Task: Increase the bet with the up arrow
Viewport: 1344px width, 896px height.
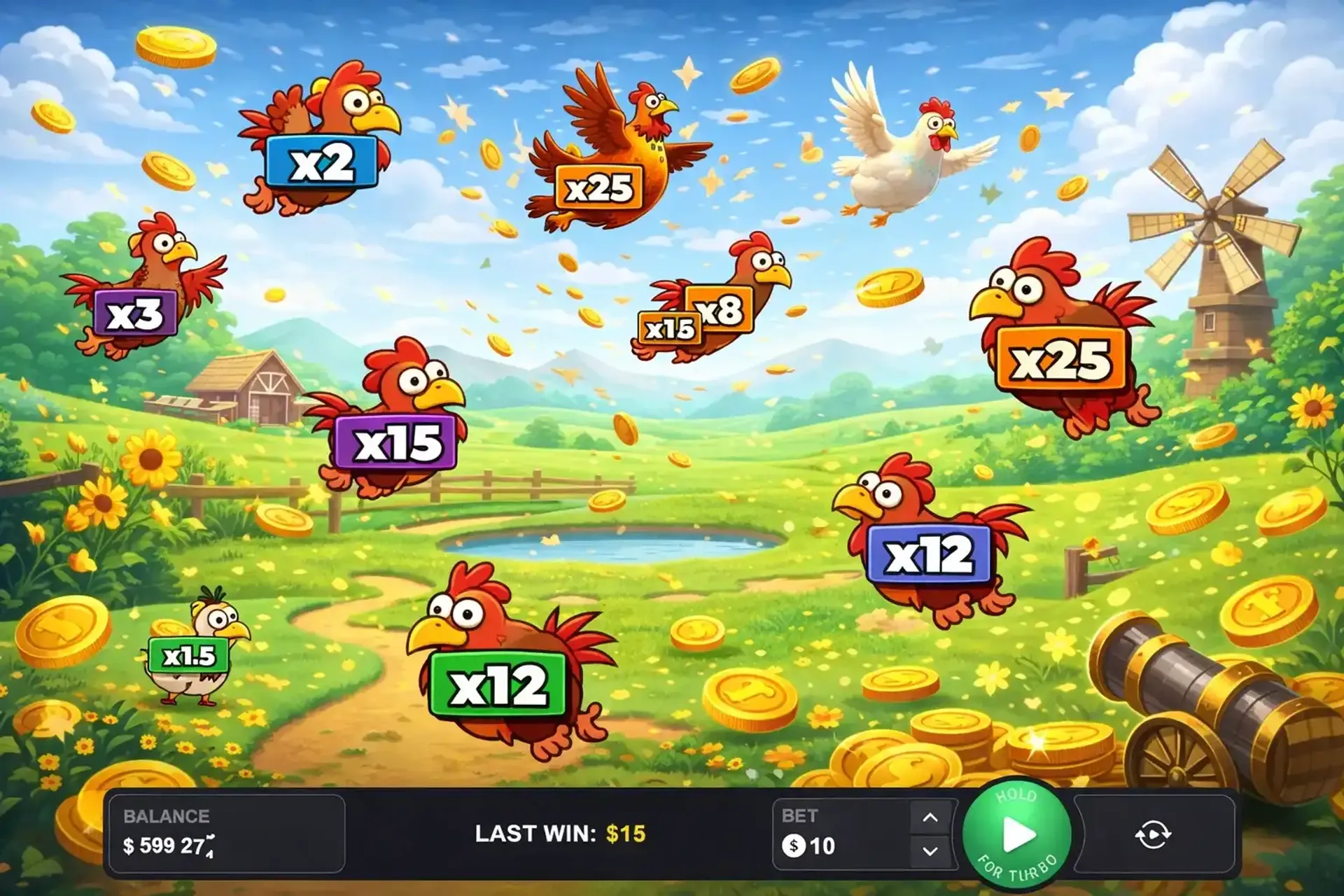Action: [x=930, y=817]
